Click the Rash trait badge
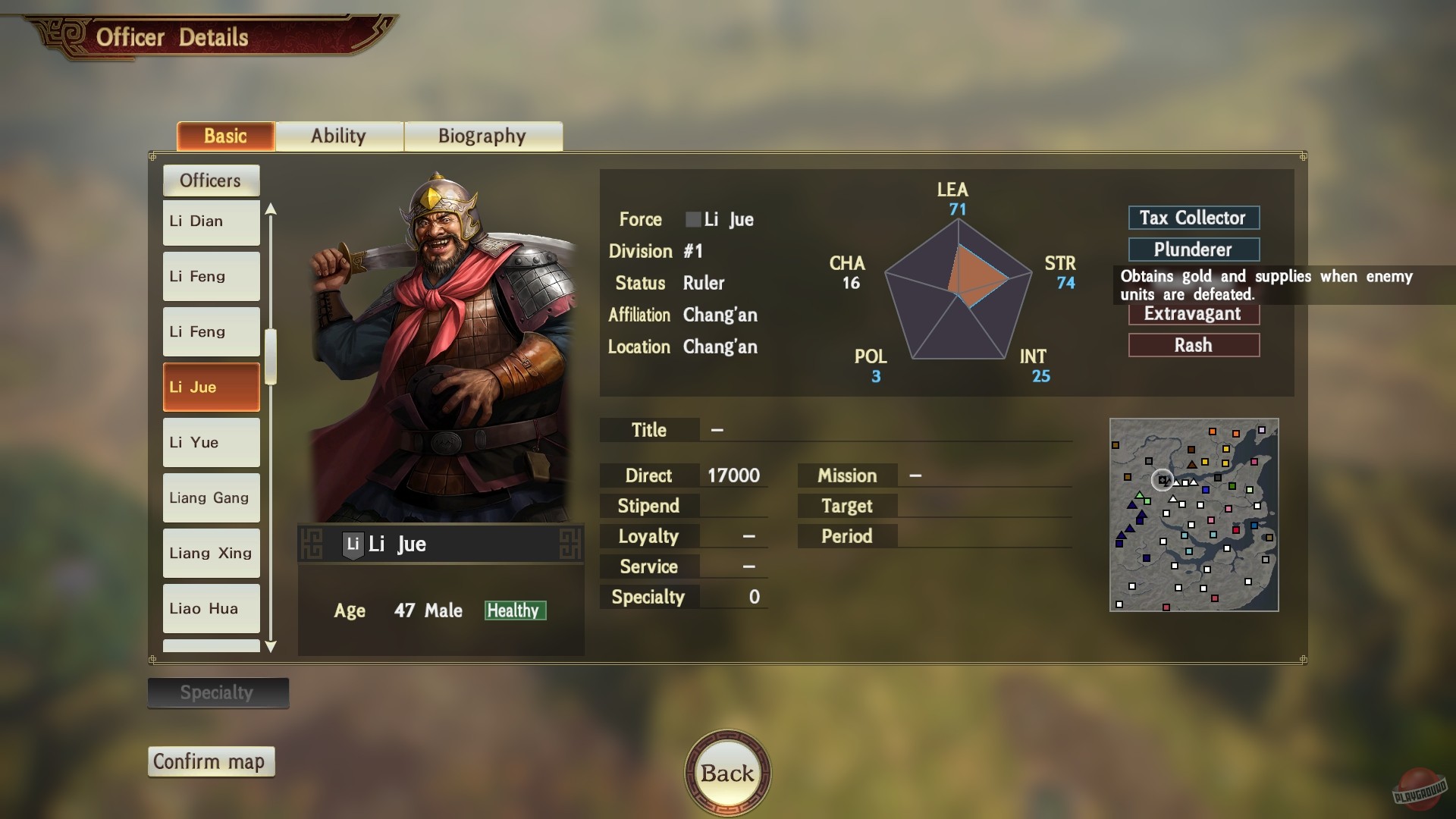The height and width of the screenshot is (819, 1456). [1193, 345]
